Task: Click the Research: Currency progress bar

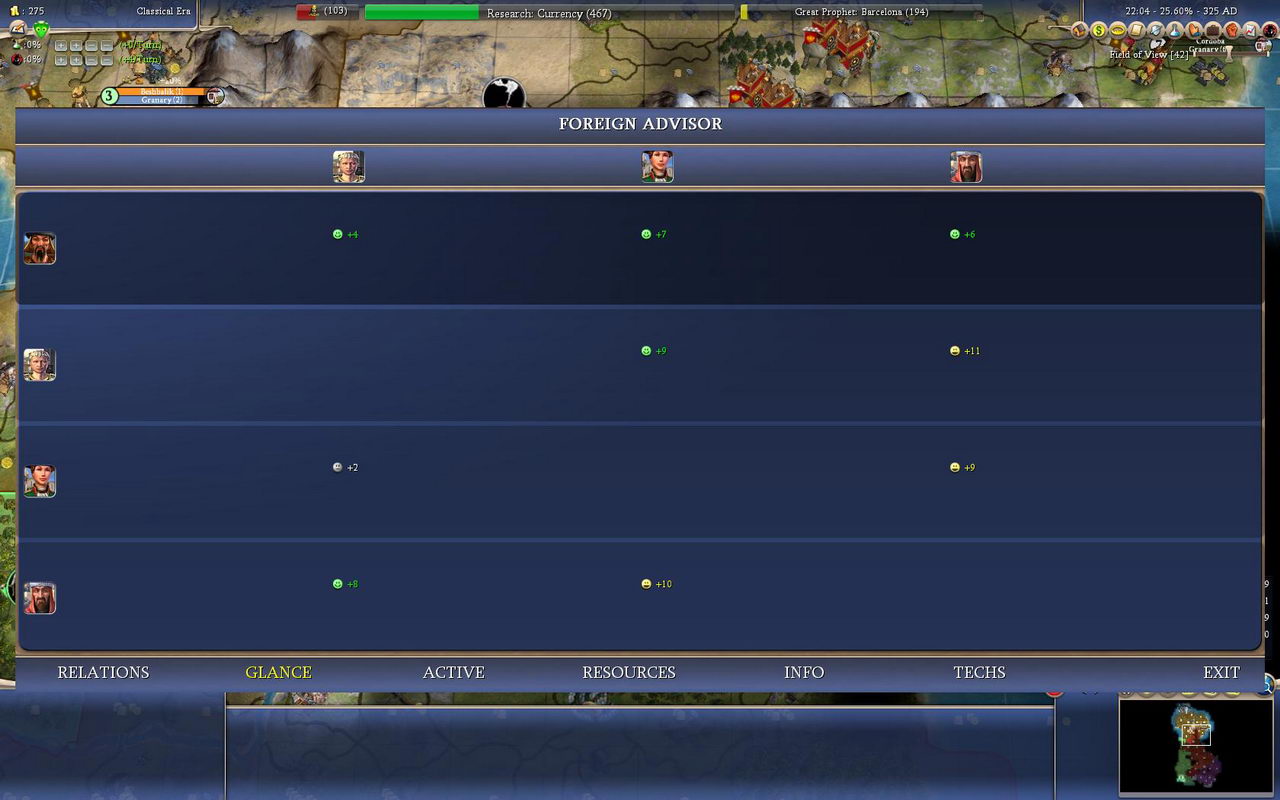Action: pyautogui.click(x=549, y=13)
